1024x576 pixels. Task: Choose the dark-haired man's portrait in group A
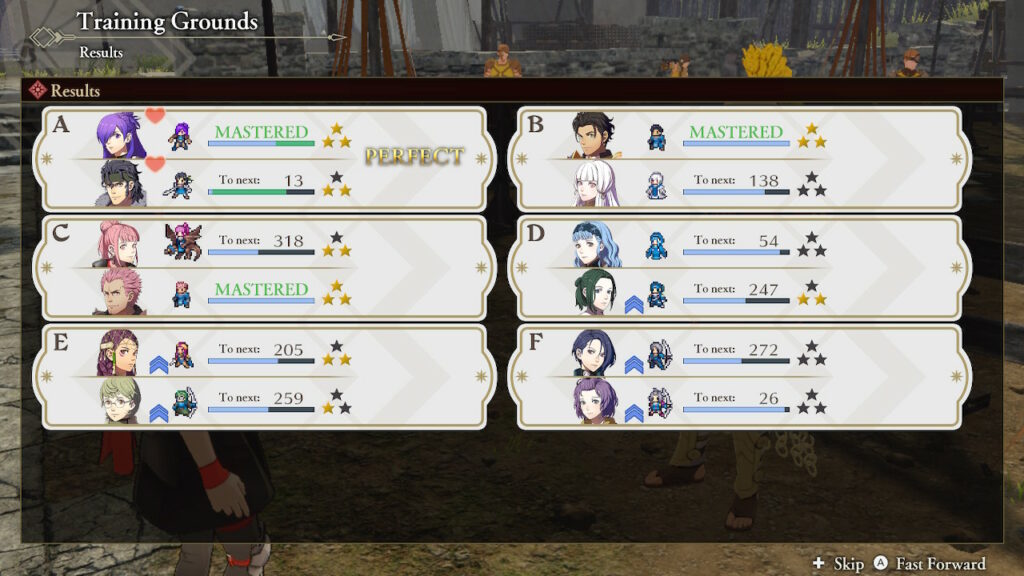pyautogui.click(x=122, y=183)
